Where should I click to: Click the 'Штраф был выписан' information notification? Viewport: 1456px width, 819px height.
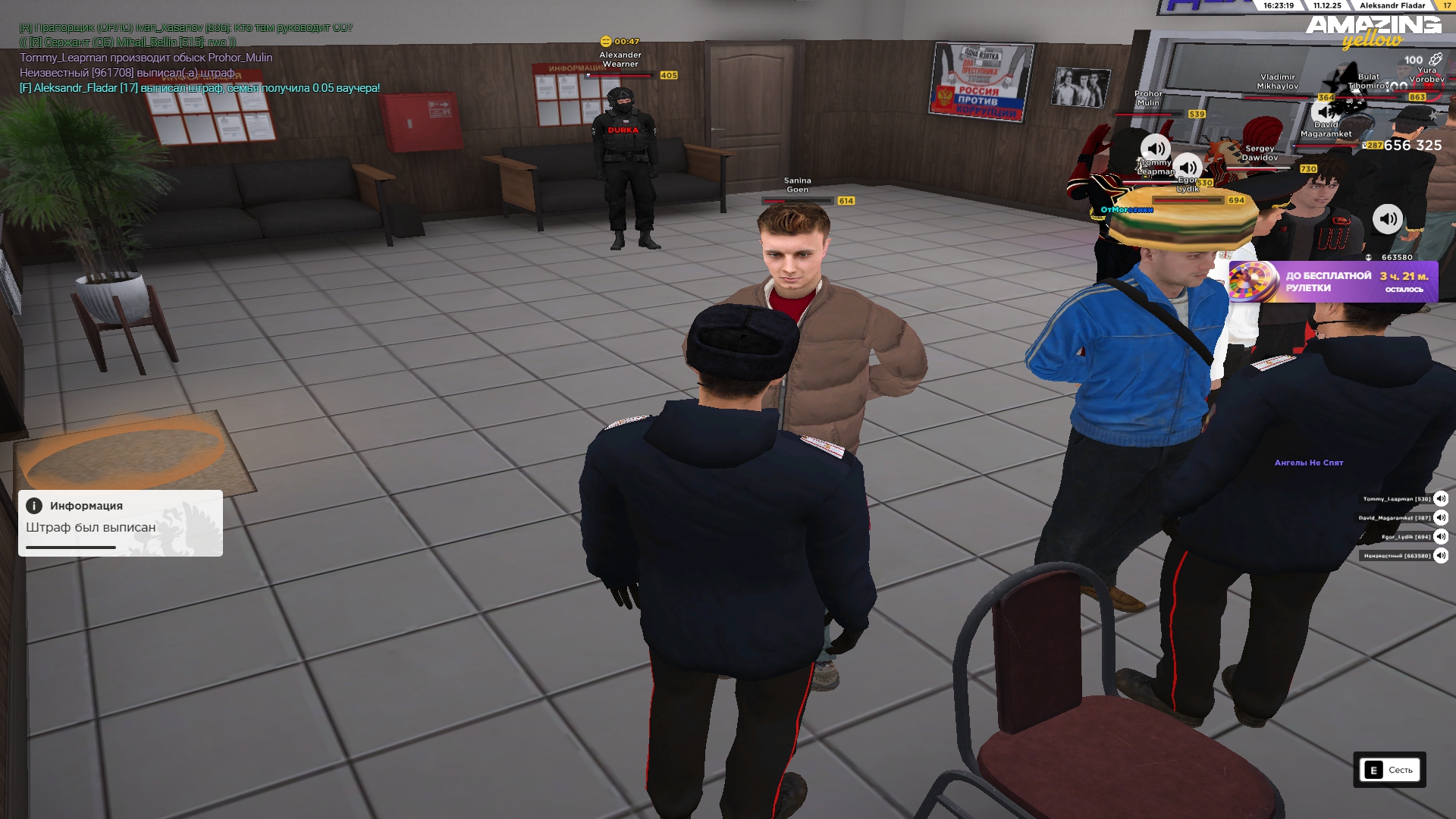pyautogui.click(x=121, y=522)
